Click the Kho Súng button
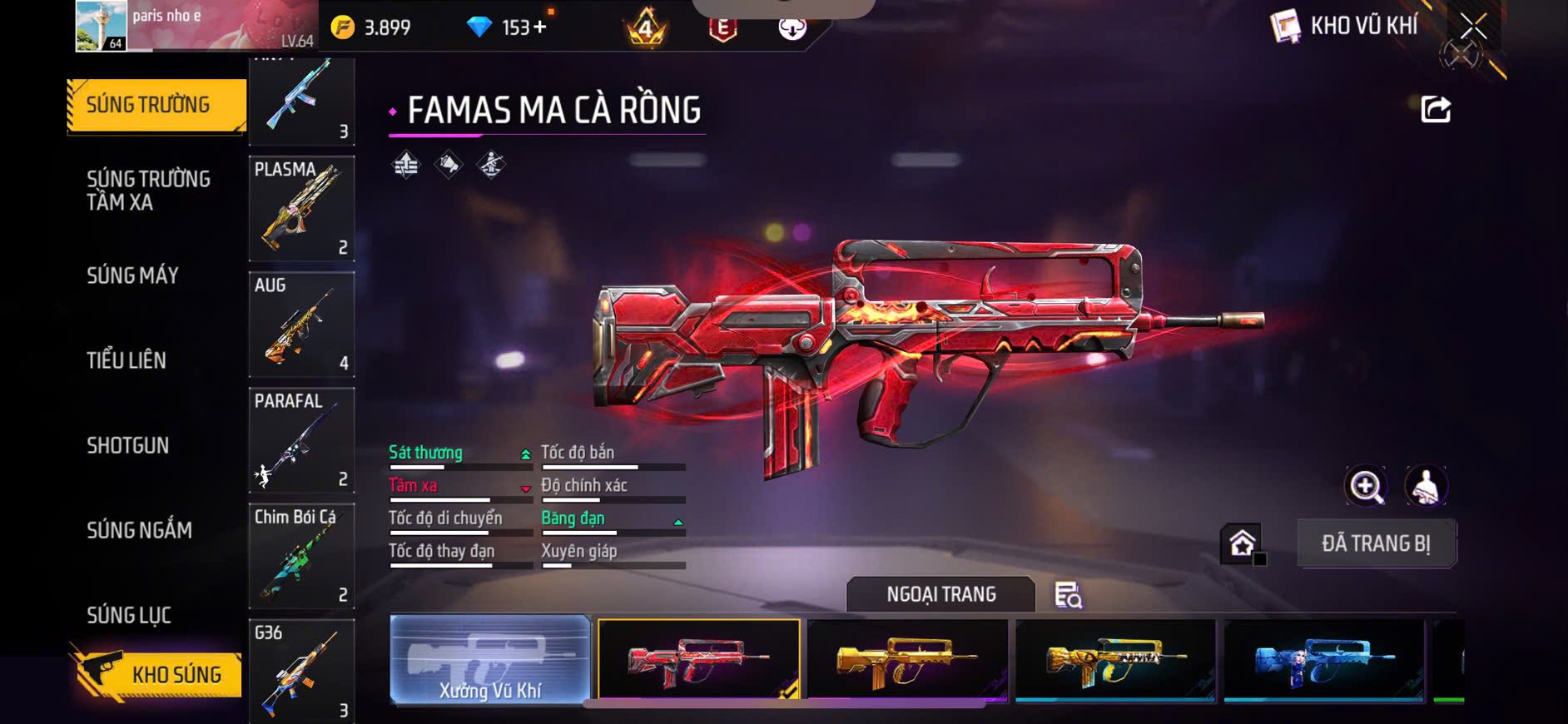This screenshot has width=1568, height=724. pyautogui.click(x=158, y=674)
